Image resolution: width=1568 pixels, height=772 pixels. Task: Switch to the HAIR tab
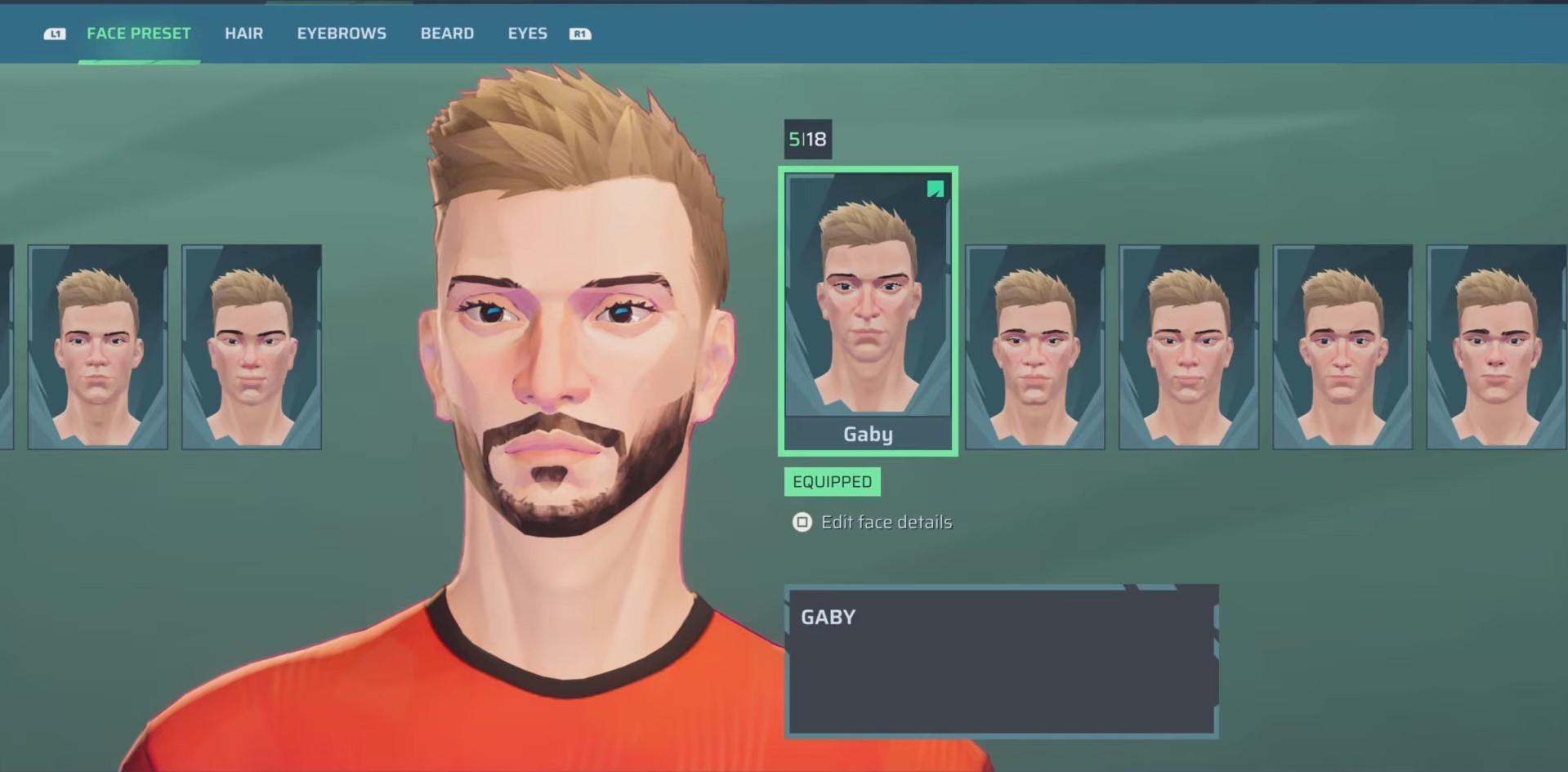click(x=243, y=33)
